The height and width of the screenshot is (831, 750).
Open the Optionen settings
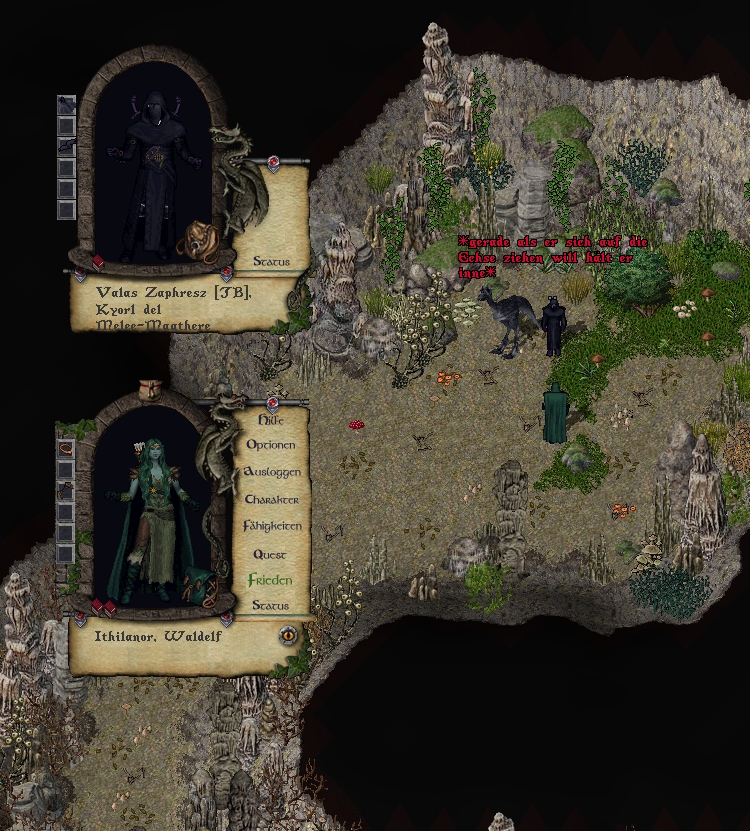[270, 445]
